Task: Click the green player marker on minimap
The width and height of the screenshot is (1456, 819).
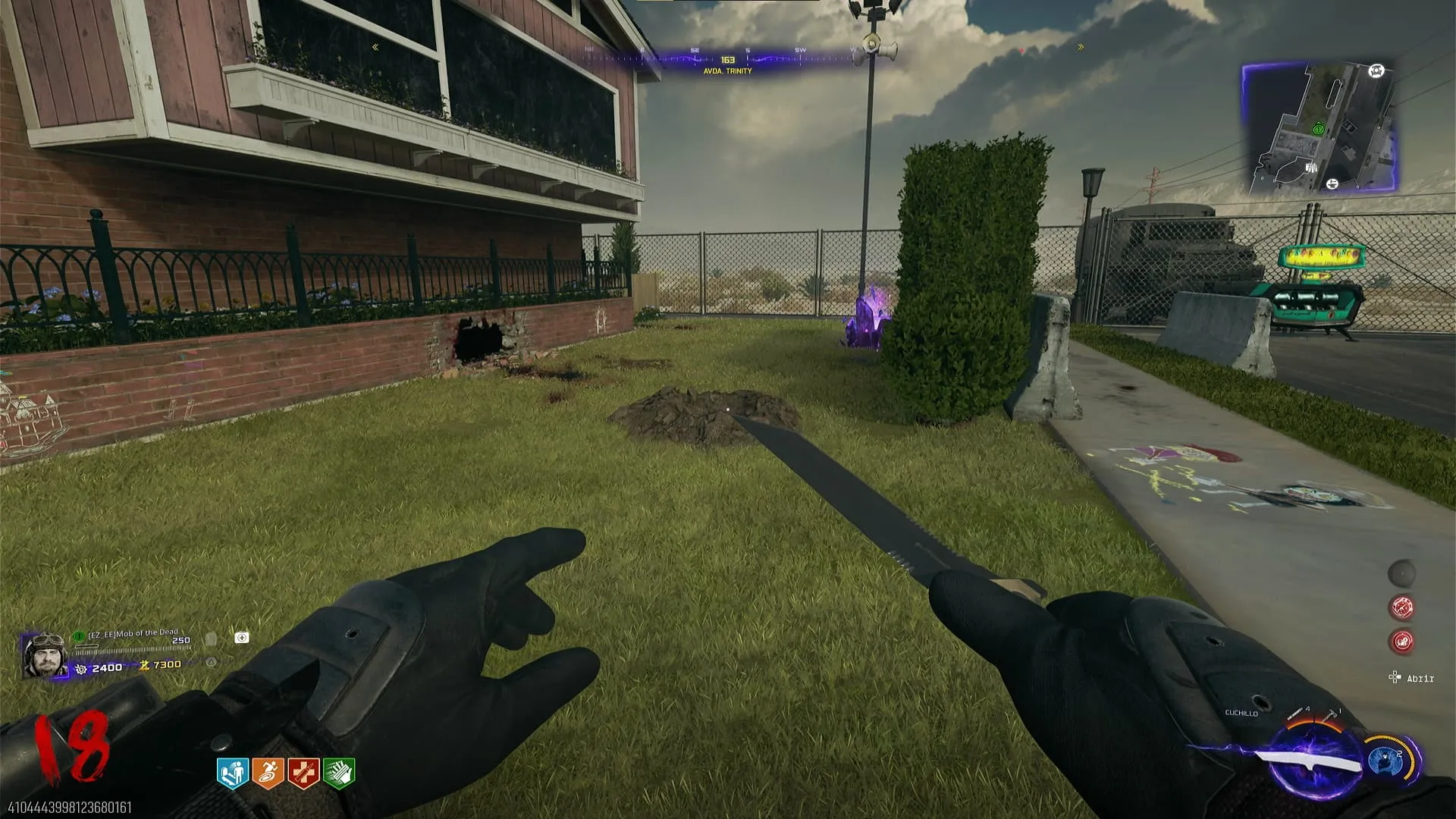Action: 1318,130
